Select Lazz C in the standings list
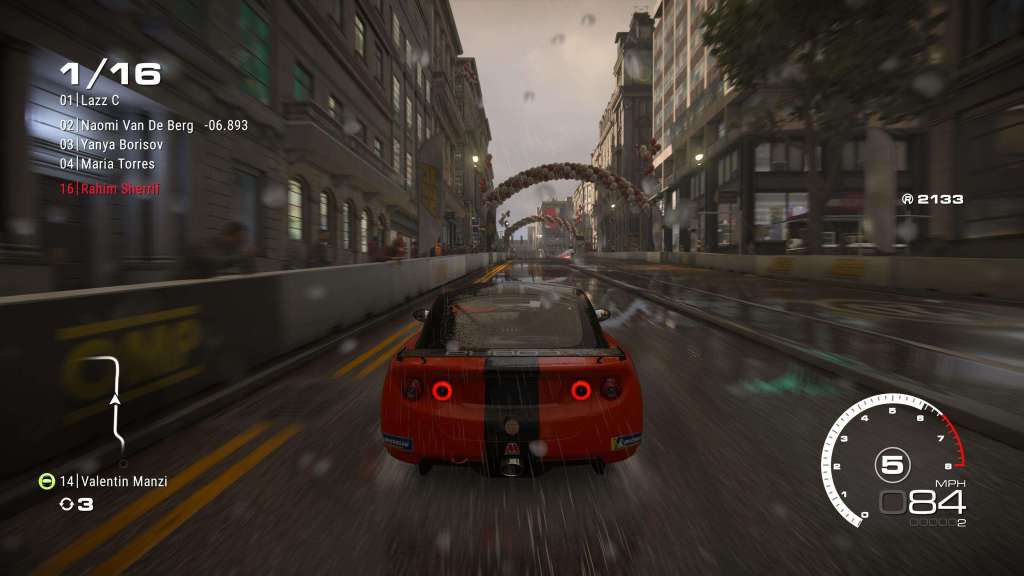The height and width of the screenshot is (576, 1024). pos(99,101)
